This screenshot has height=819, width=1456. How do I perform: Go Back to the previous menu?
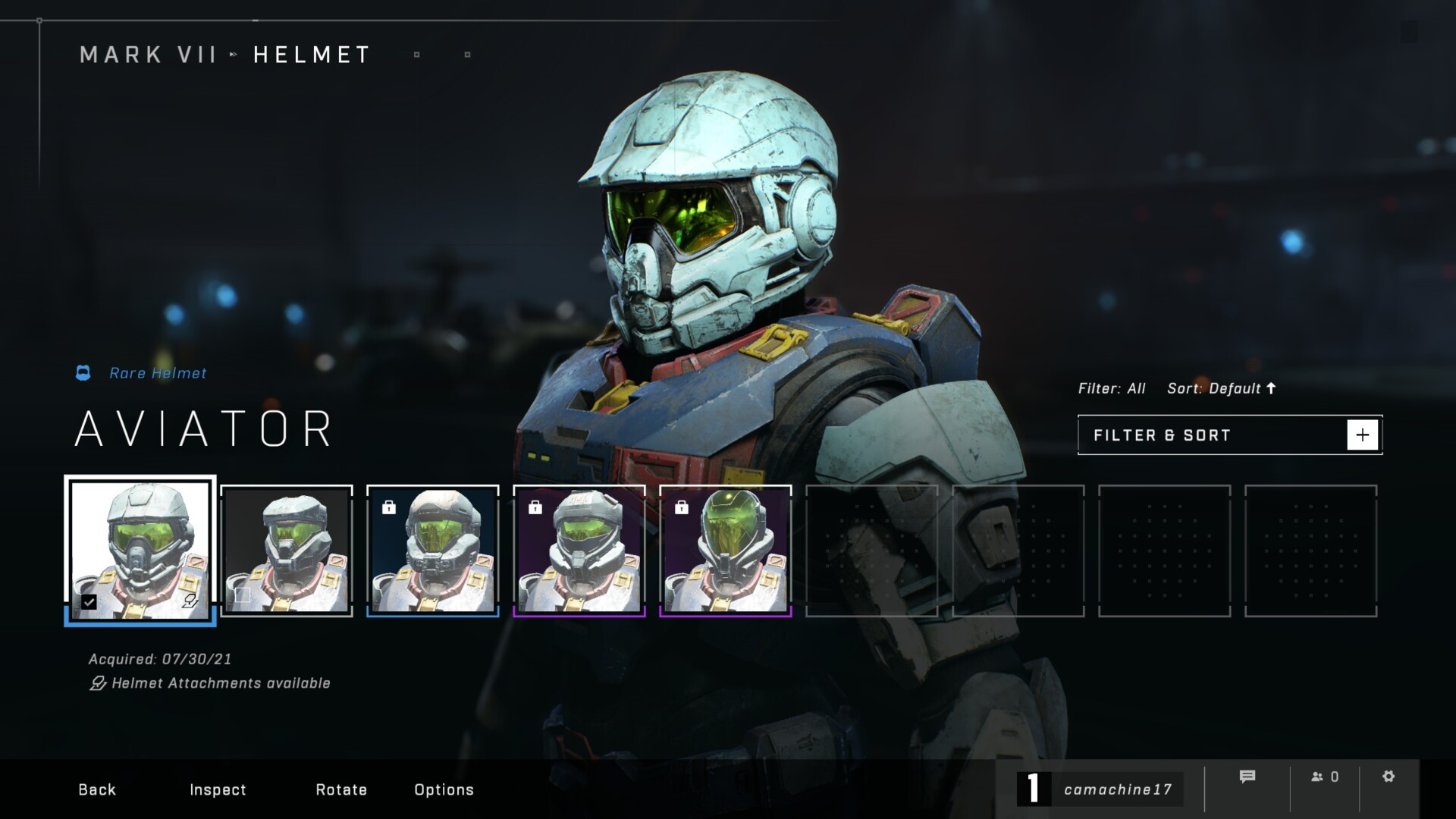point(97,789)
